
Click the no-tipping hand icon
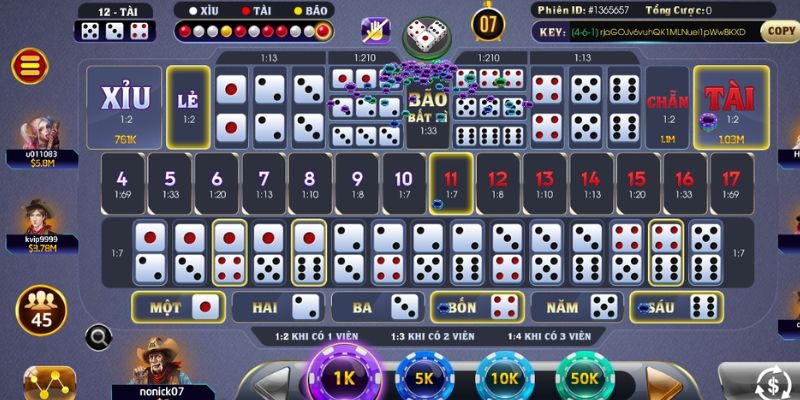click(x=376, y=31)
